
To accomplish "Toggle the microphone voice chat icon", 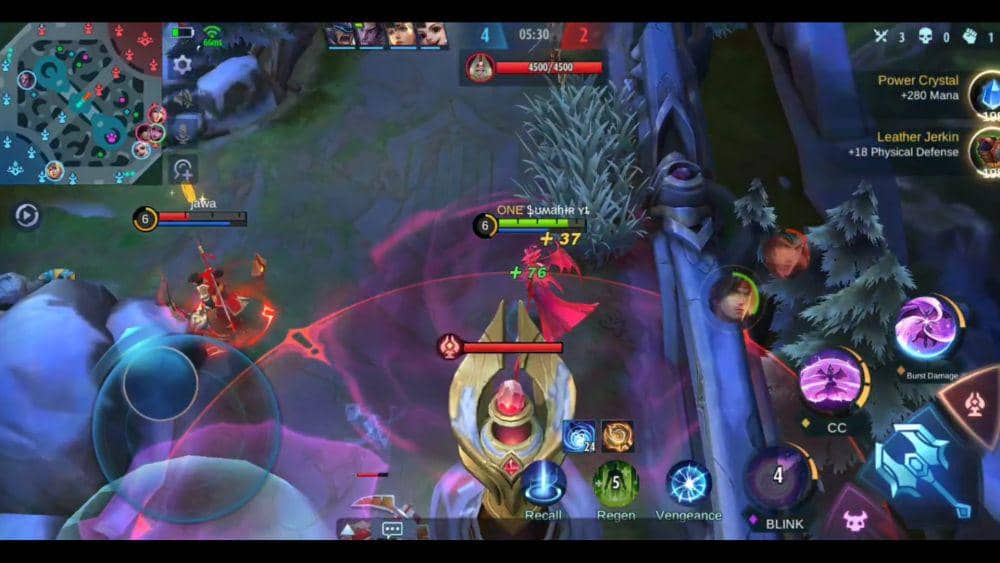I will [182, 128].
